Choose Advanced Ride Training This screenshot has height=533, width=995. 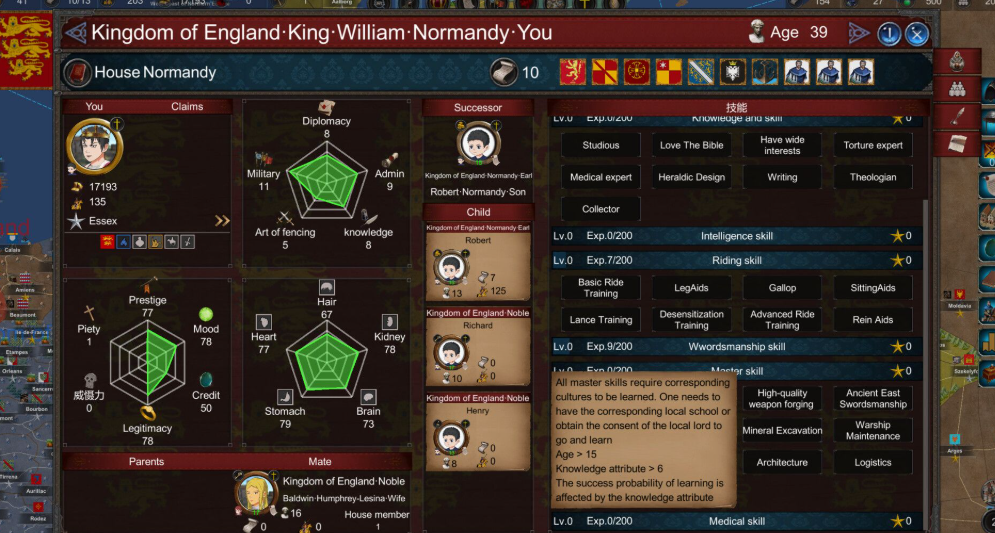(782, 320)
